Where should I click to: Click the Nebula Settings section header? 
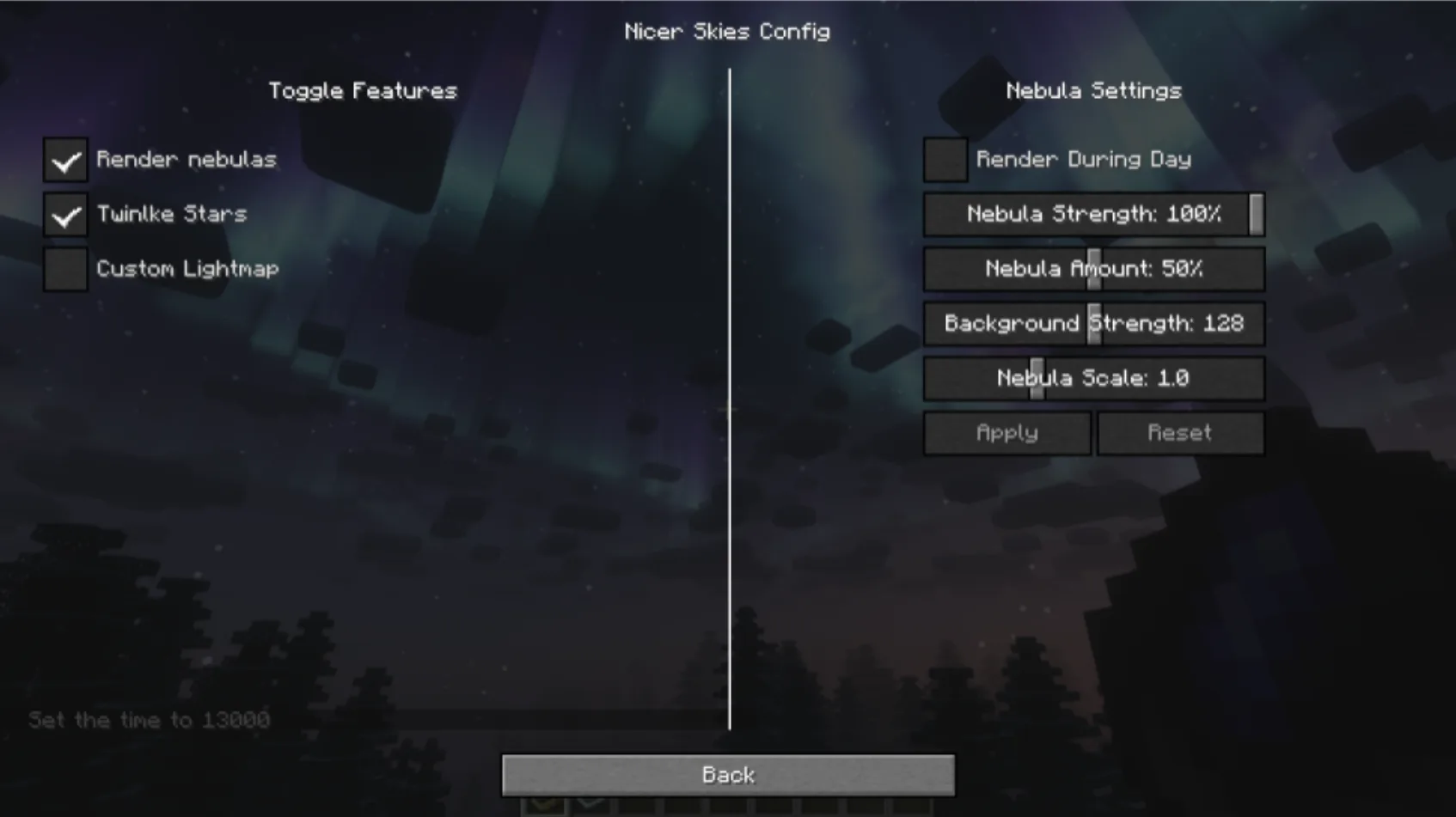[1093, 90]
